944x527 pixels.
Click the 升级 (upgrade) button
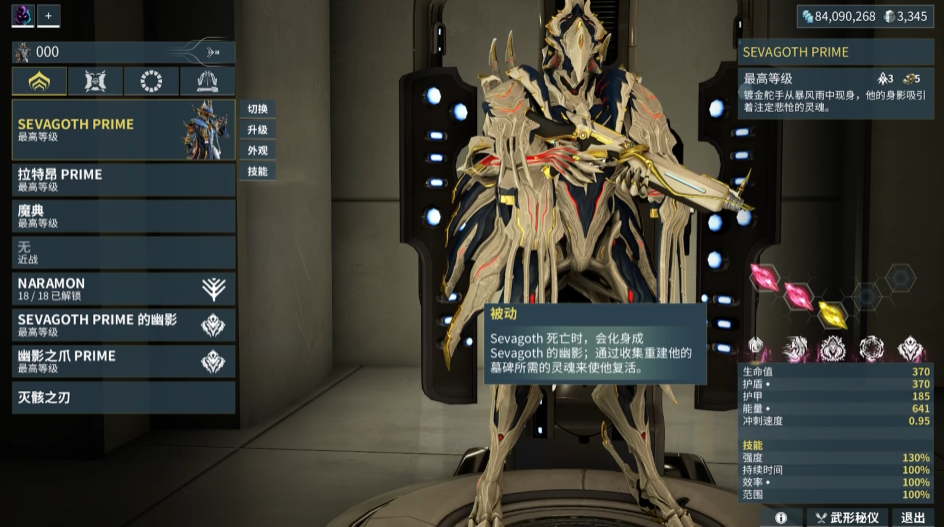[258, 130]
